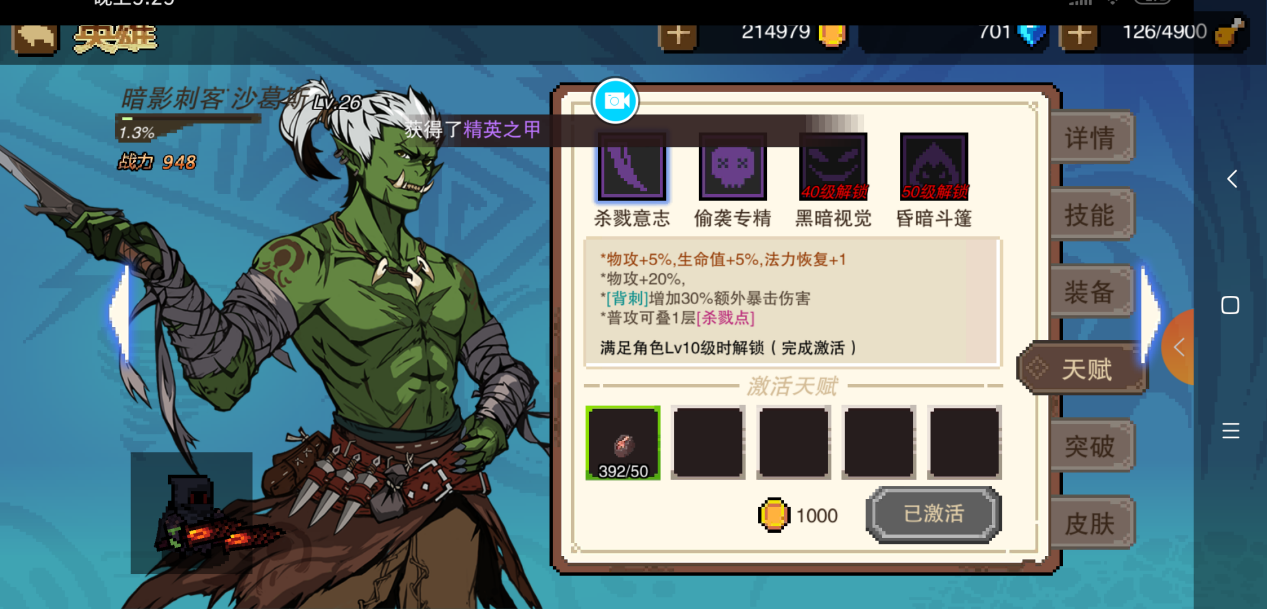
Task: Tap the Android square home button
Action: click(x=1231, y=305)
